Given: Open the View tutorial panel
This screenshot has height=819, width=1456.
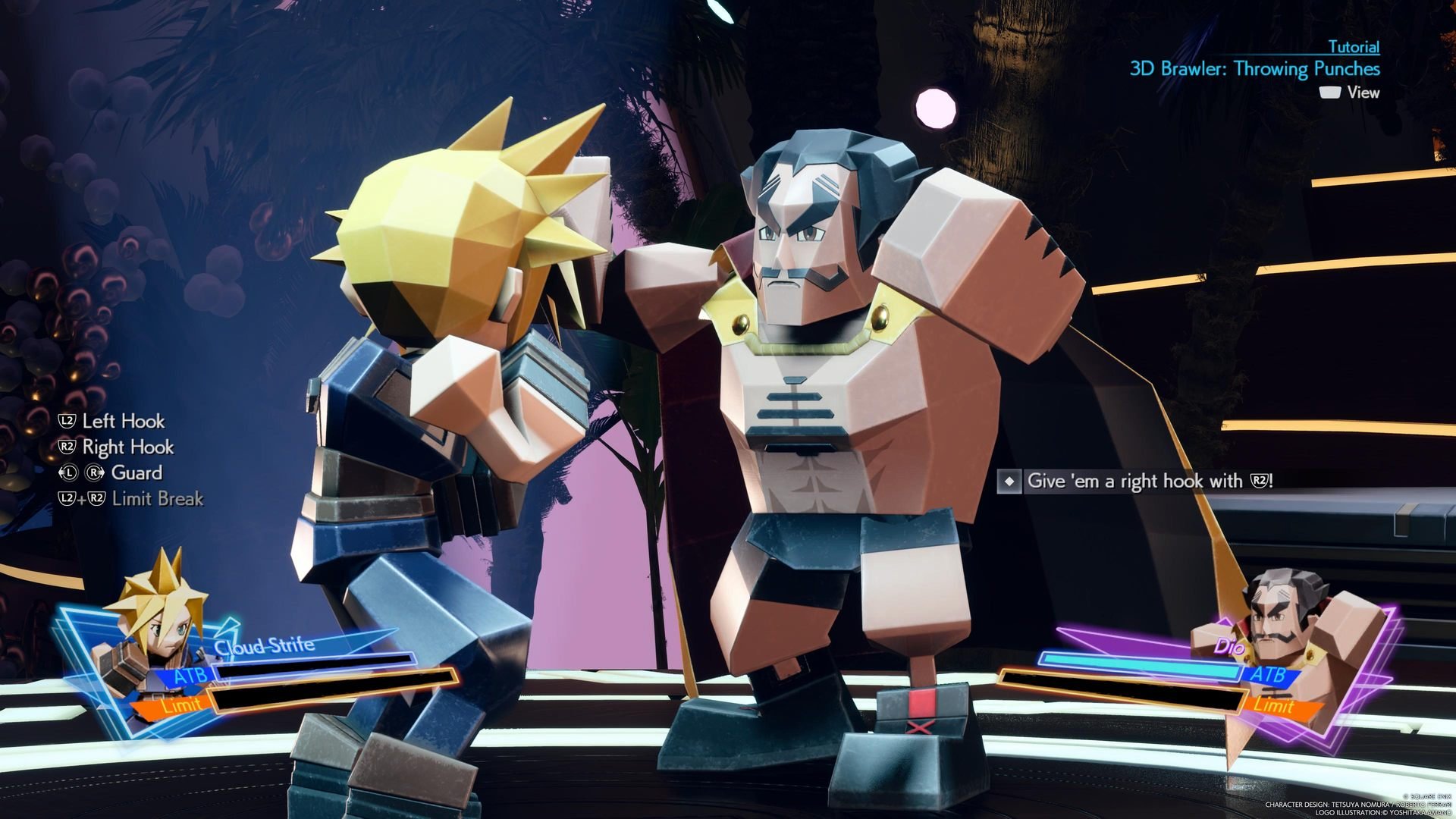Looking at the screenshot, I should click(1362, 93).
